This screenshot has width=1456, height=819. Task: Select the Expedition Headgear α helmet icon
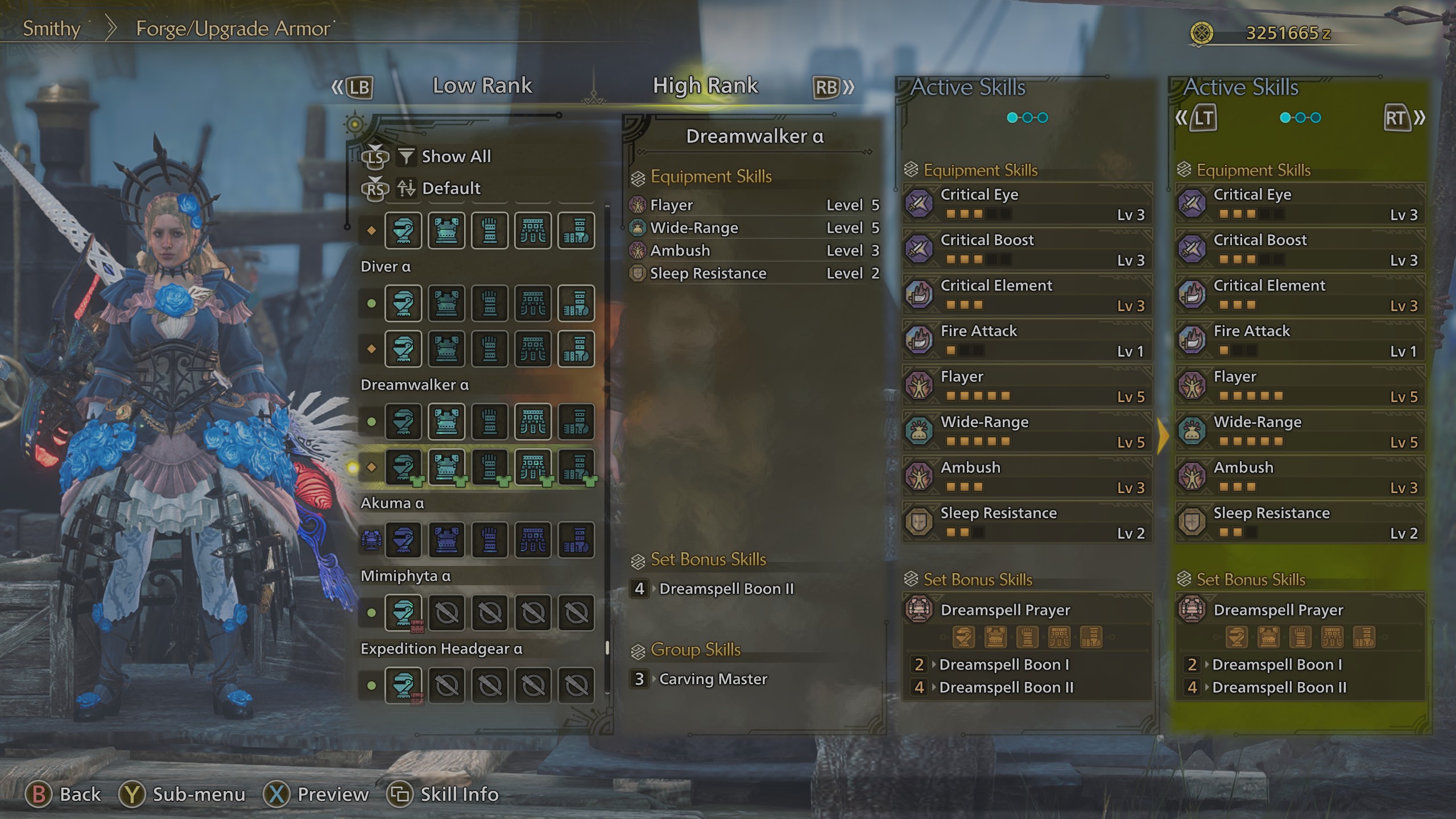click(x=403, y=685)
